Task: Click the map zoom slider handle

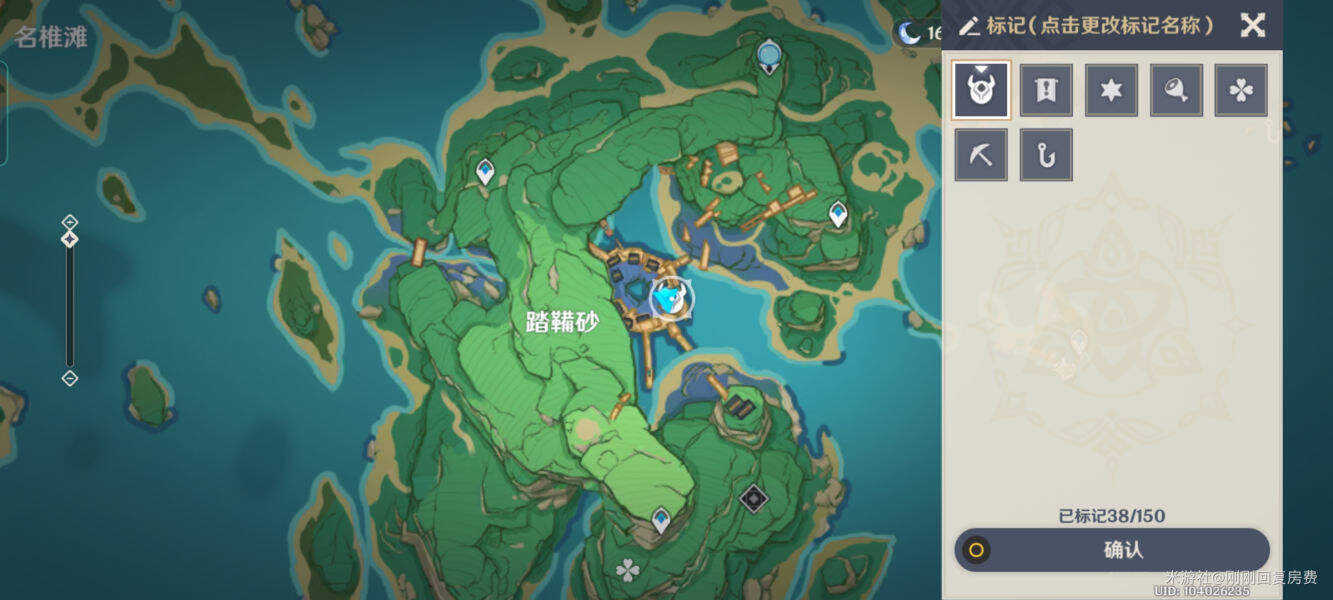Action: 70,240
